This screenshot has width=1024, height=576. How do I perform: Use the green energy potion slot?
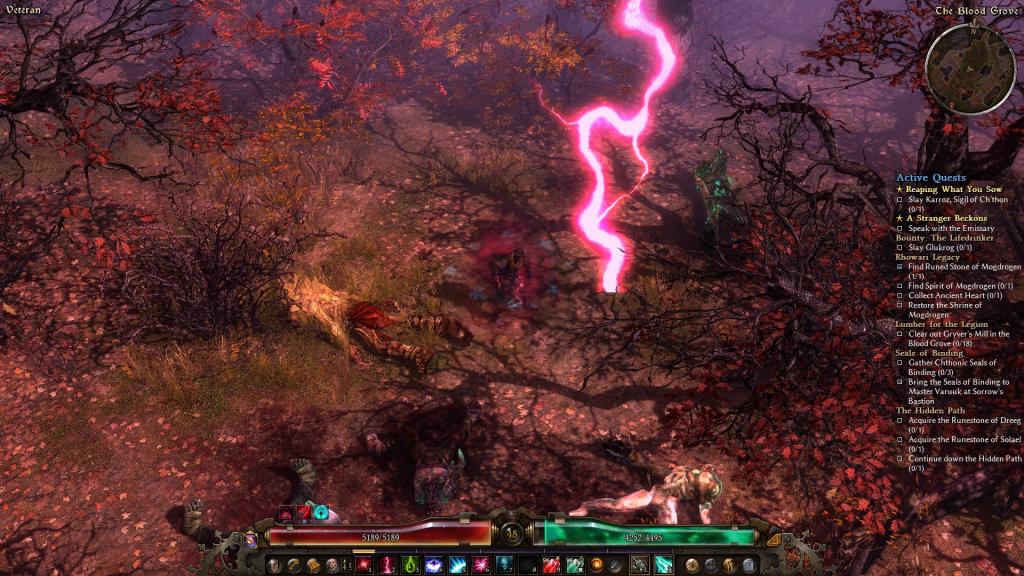tap(574, 565)
